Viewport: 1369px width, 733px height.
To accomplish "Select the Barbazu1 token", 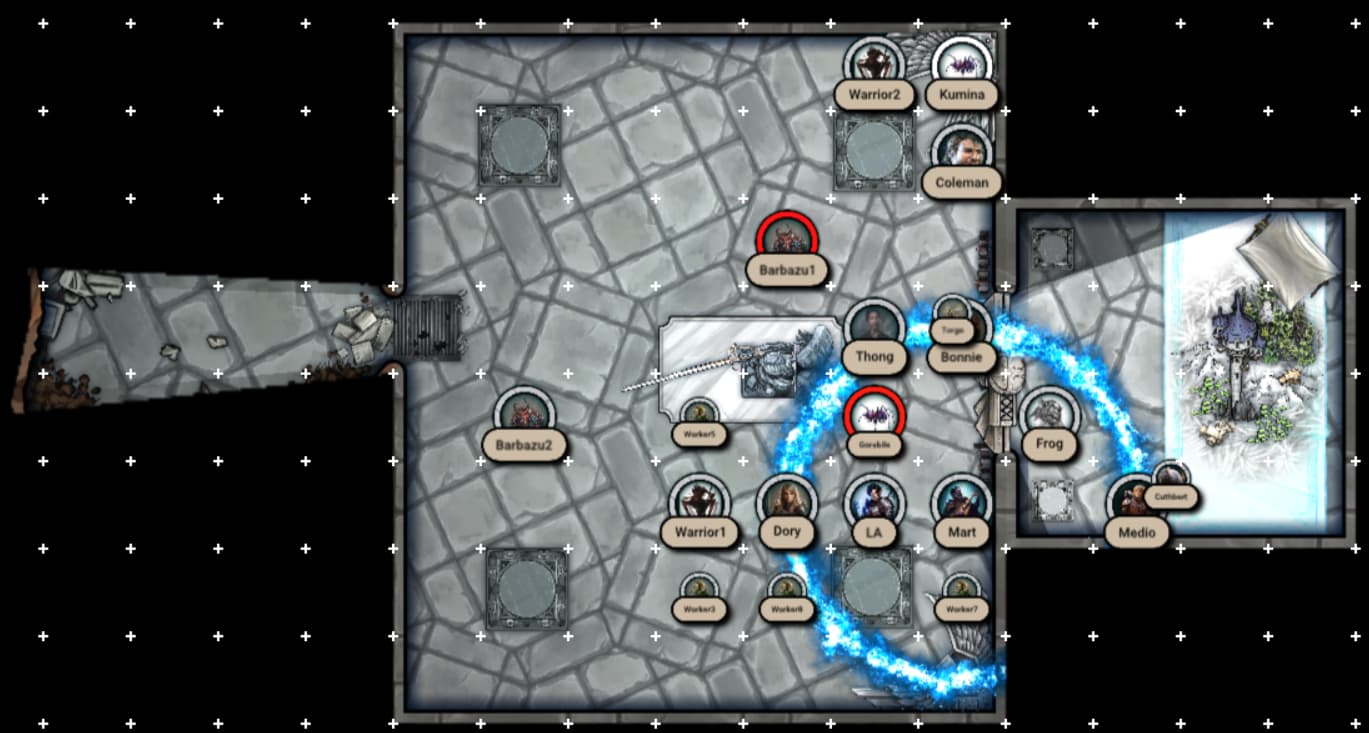I will (787, 240).
